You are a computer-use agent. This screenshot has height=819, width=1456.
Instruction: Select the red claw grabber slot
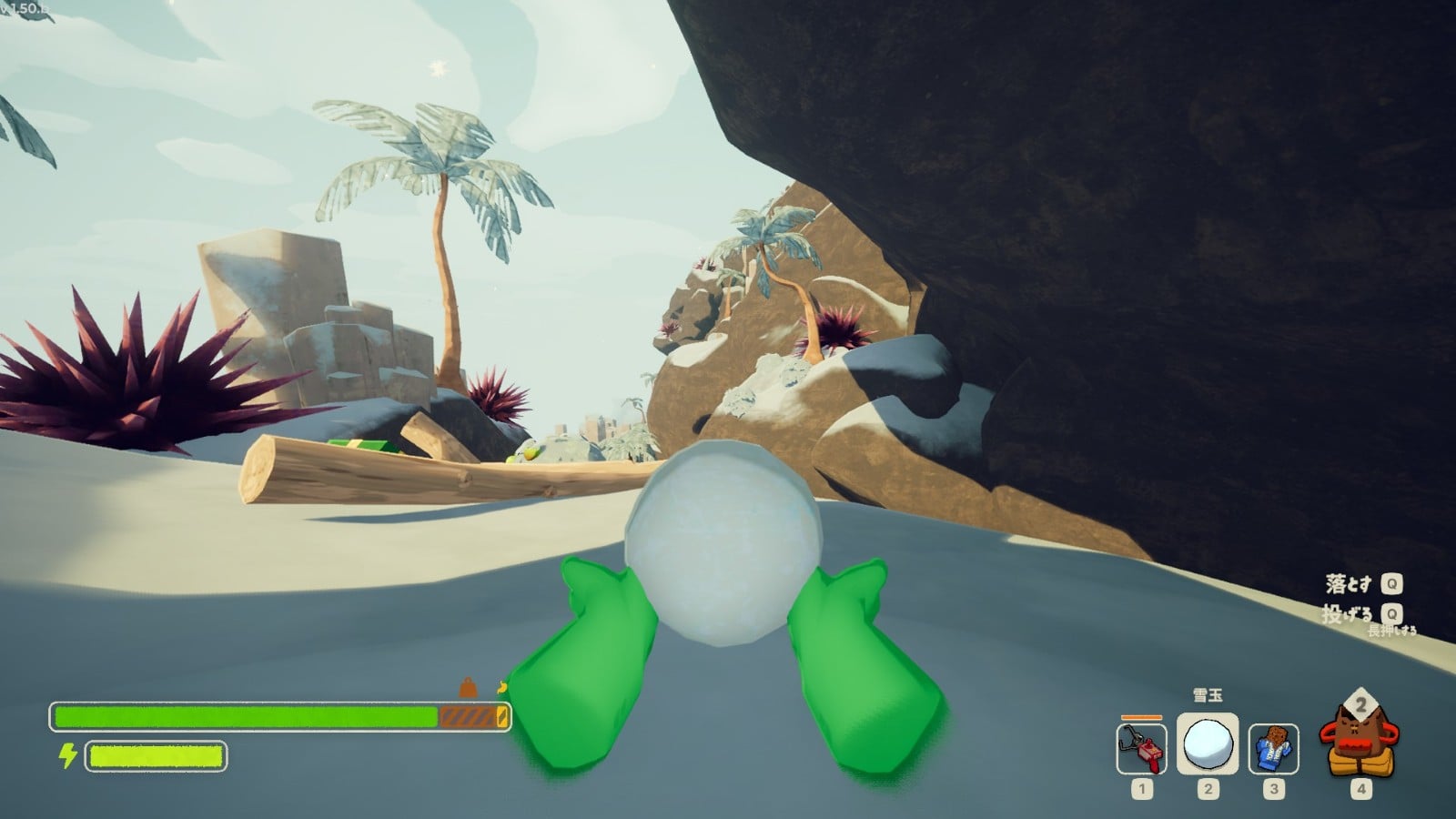pos(1141,748)
